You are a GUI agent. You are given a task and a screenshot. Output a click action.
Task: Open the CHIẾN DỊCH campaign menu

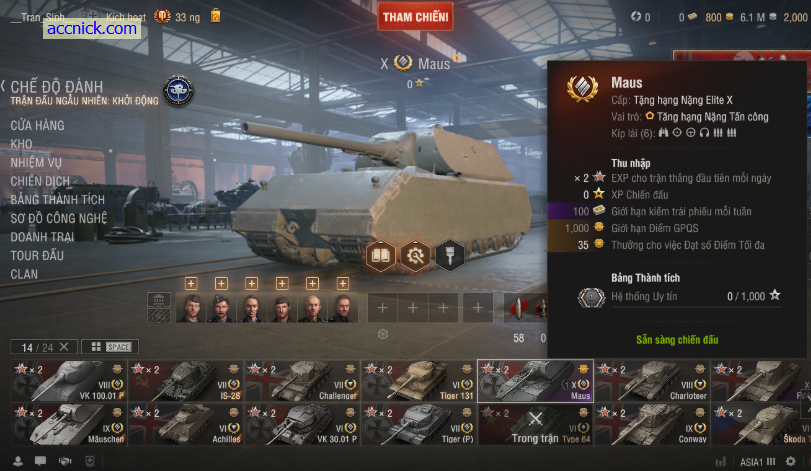point(40,181)
